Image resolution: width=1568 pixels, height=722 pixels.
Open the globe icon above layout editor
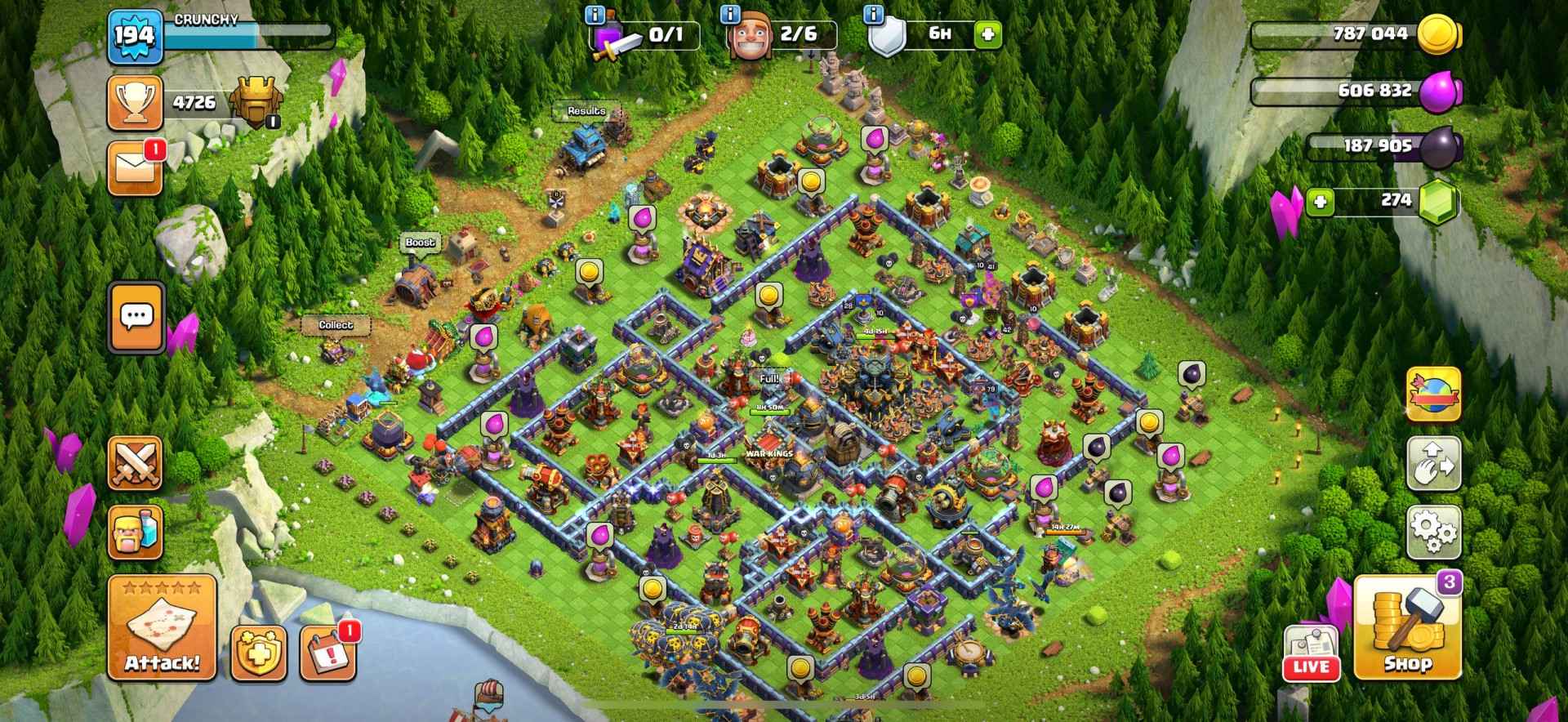[1433, 394]
